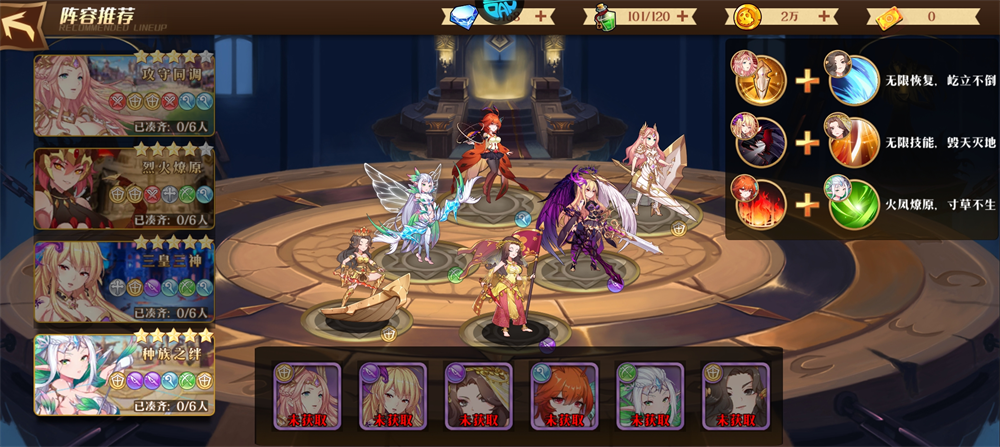The image size is (1000, 447).
Task: Buy more gold coins via plus button
Action: tap(827, 16)
